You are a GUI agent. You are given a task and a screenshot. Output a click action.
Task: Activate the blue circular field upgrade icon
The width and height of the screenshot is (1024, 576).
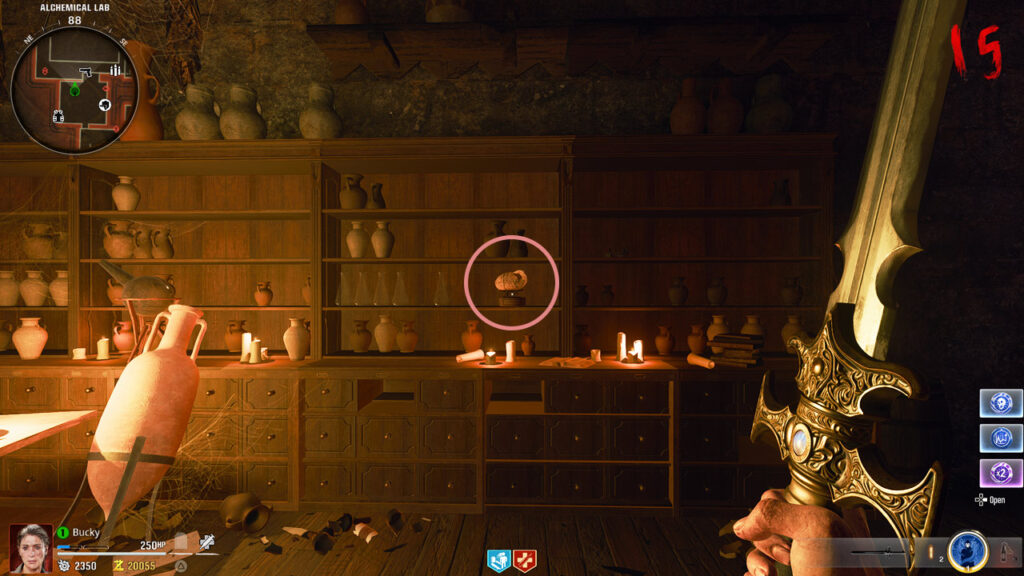pos(967,551)
